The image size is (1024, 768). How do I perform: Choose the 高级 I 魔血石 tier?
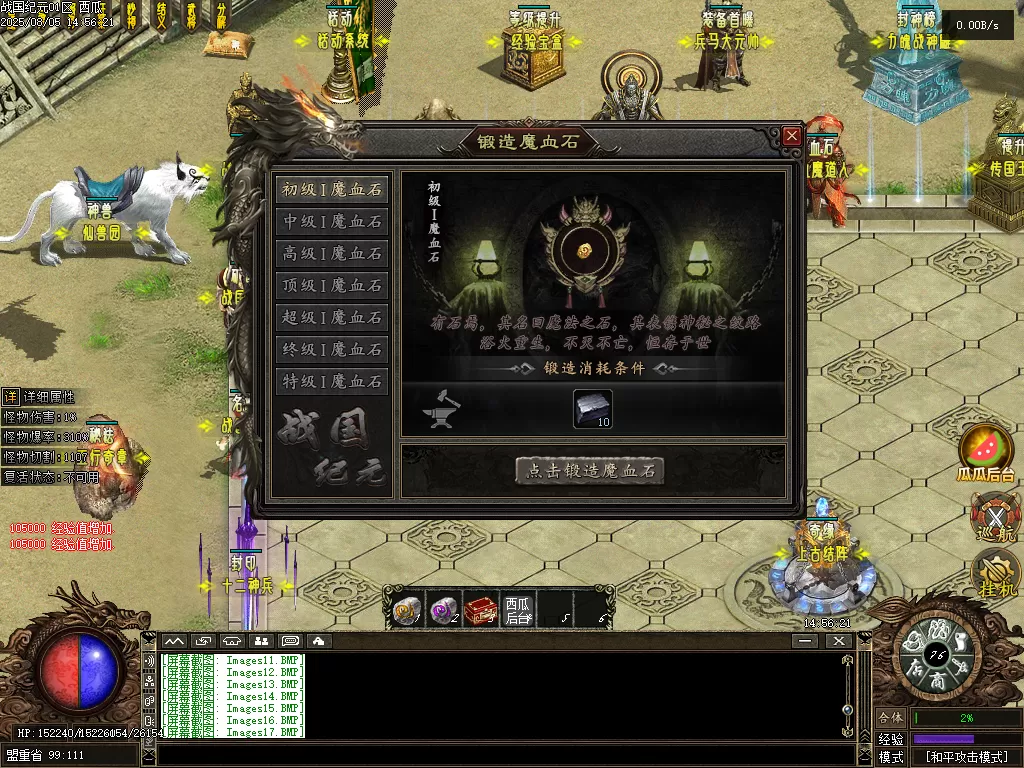tap(331, 253)
